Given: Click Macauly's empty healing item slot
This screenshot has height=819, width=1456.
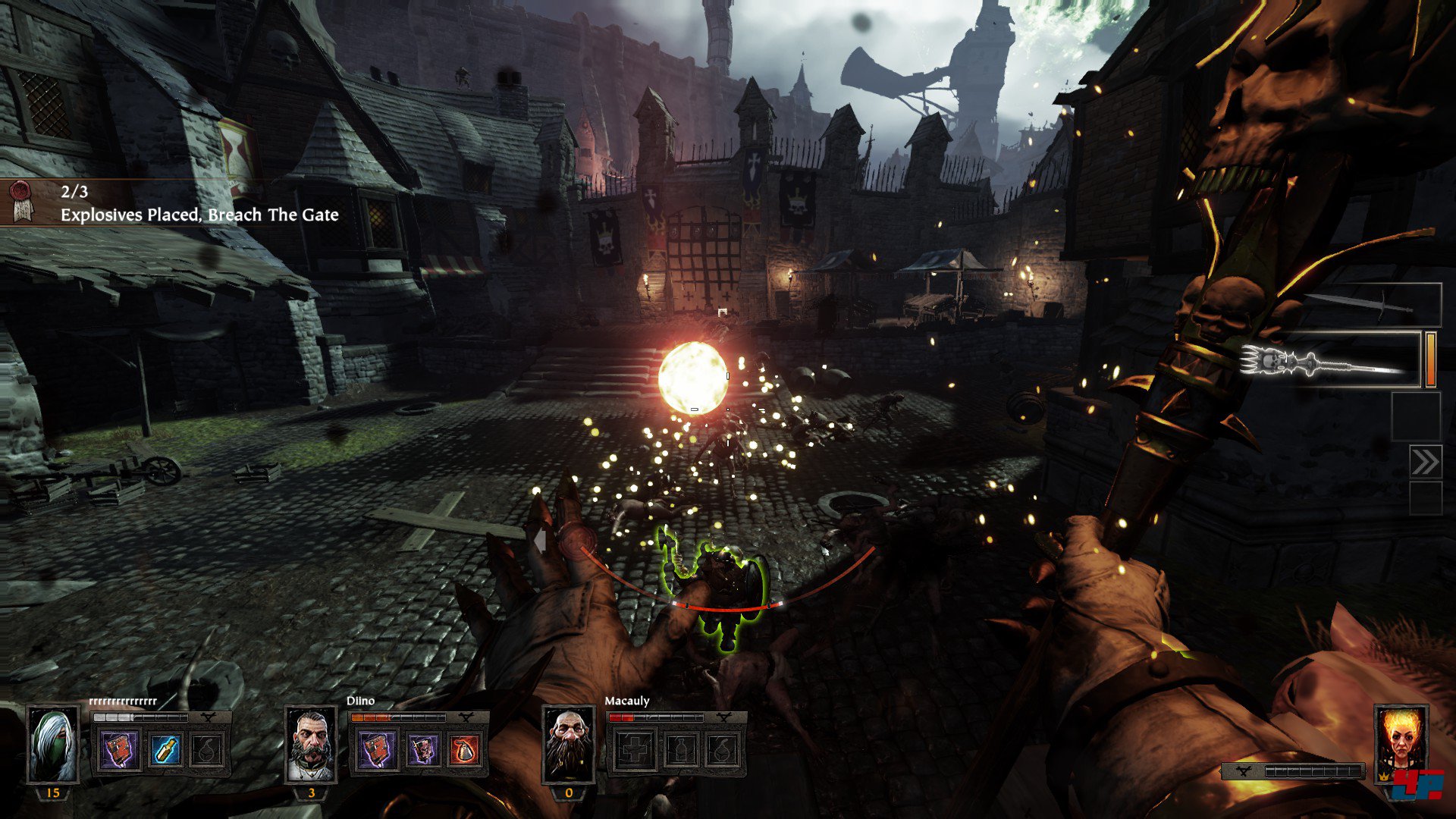Looking at the screenshot, I should tap(635, 750).
